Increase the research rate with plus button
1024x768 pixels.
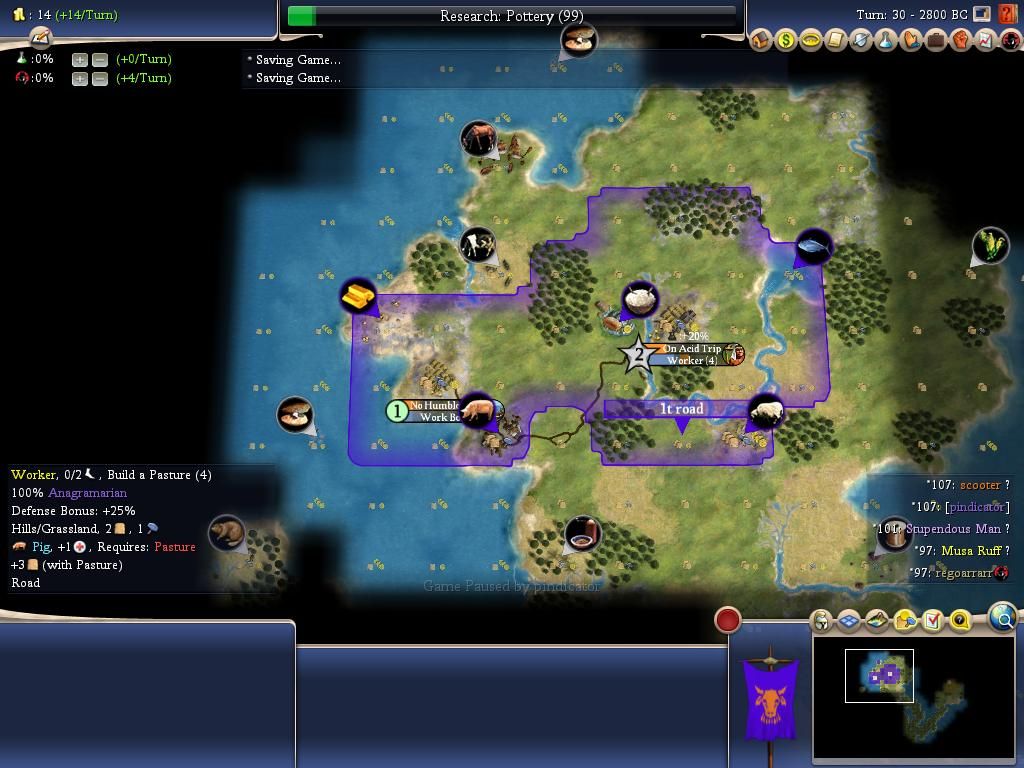click(80, 59)
